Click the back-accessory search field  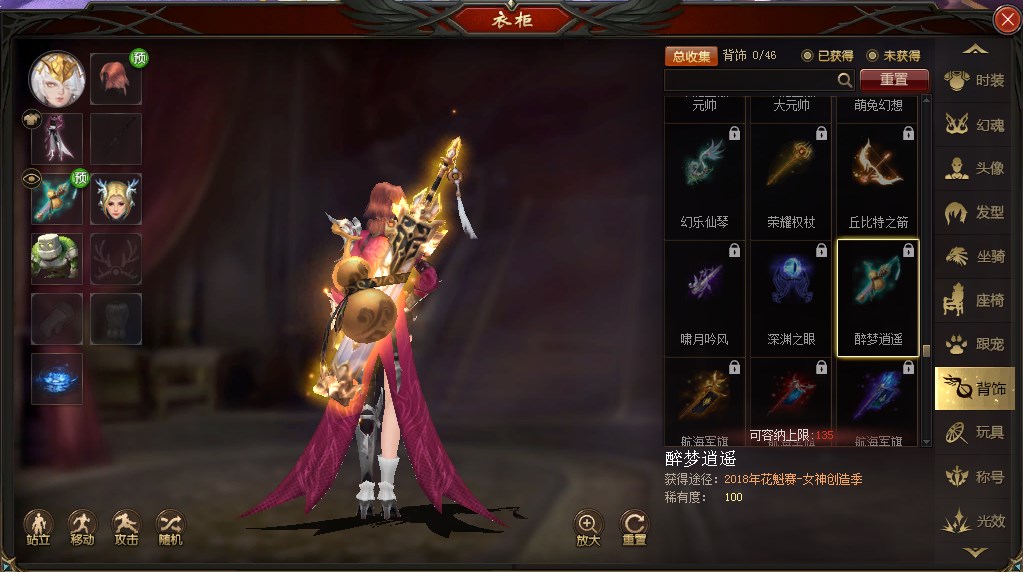point(750,80)
